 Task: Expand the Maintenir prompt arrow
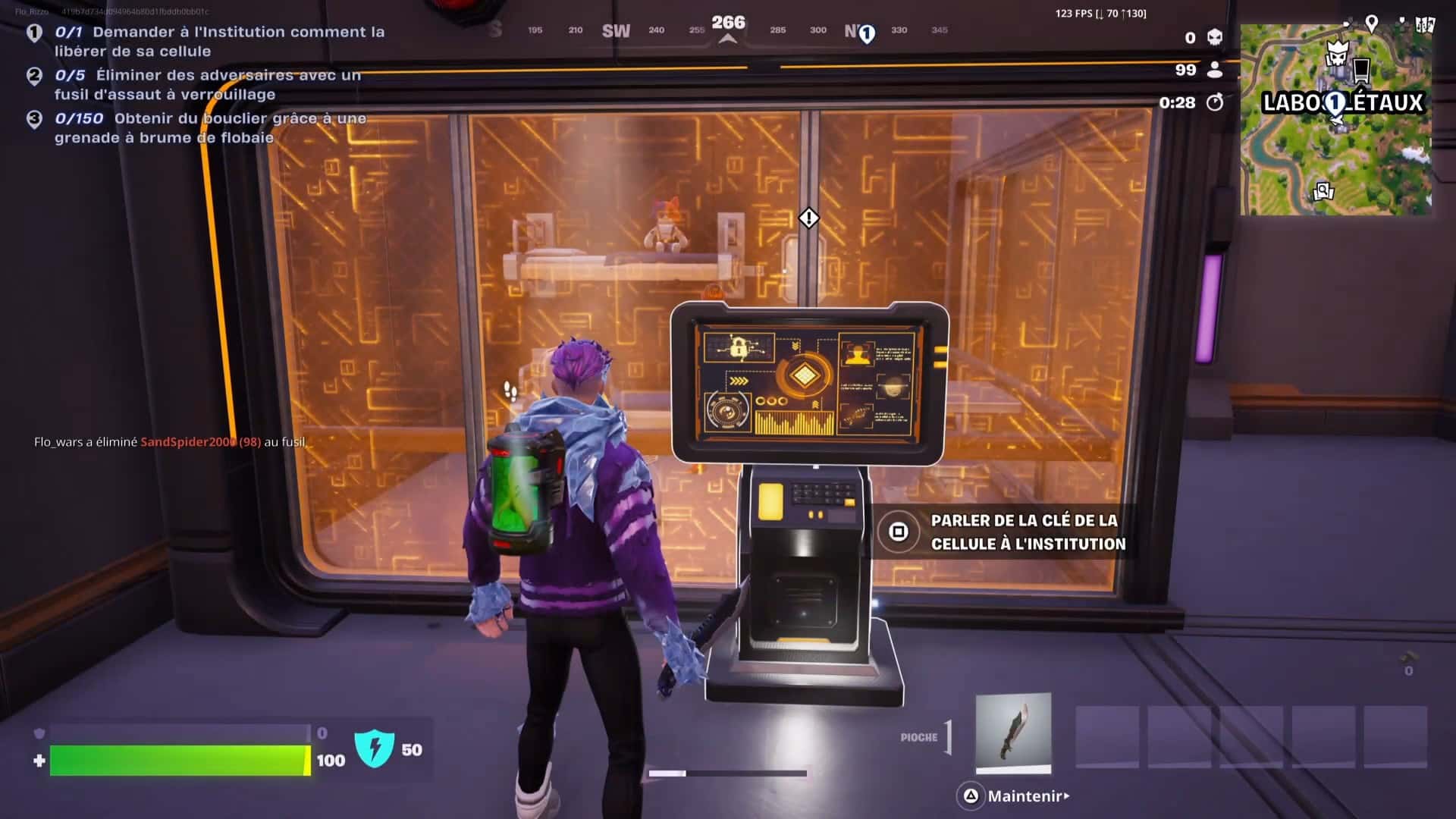pos(1068,796)
